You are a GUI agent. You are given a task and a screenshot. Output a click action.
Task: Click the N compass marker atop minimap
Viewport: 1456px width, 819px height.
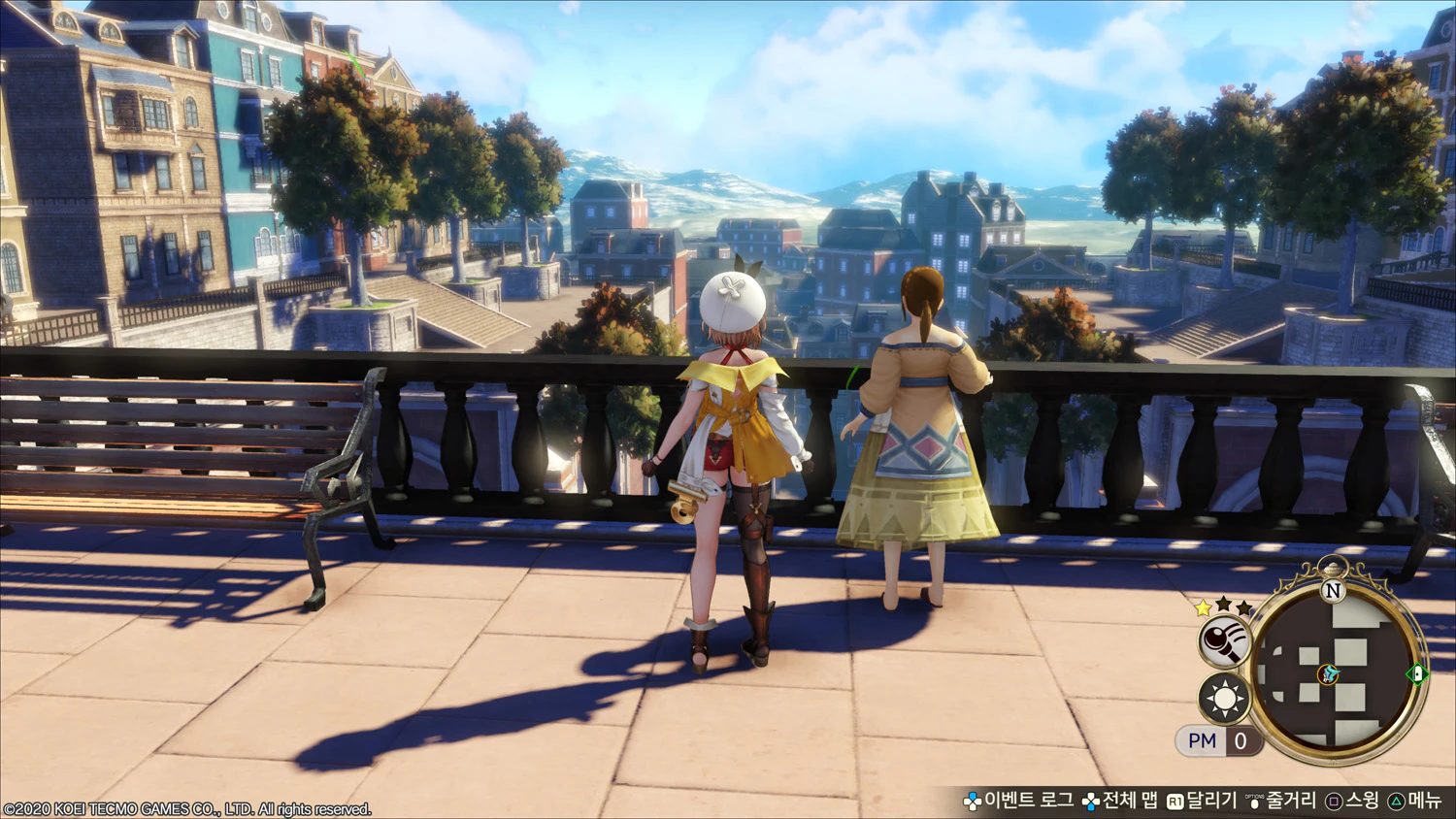pos(1333,590)
